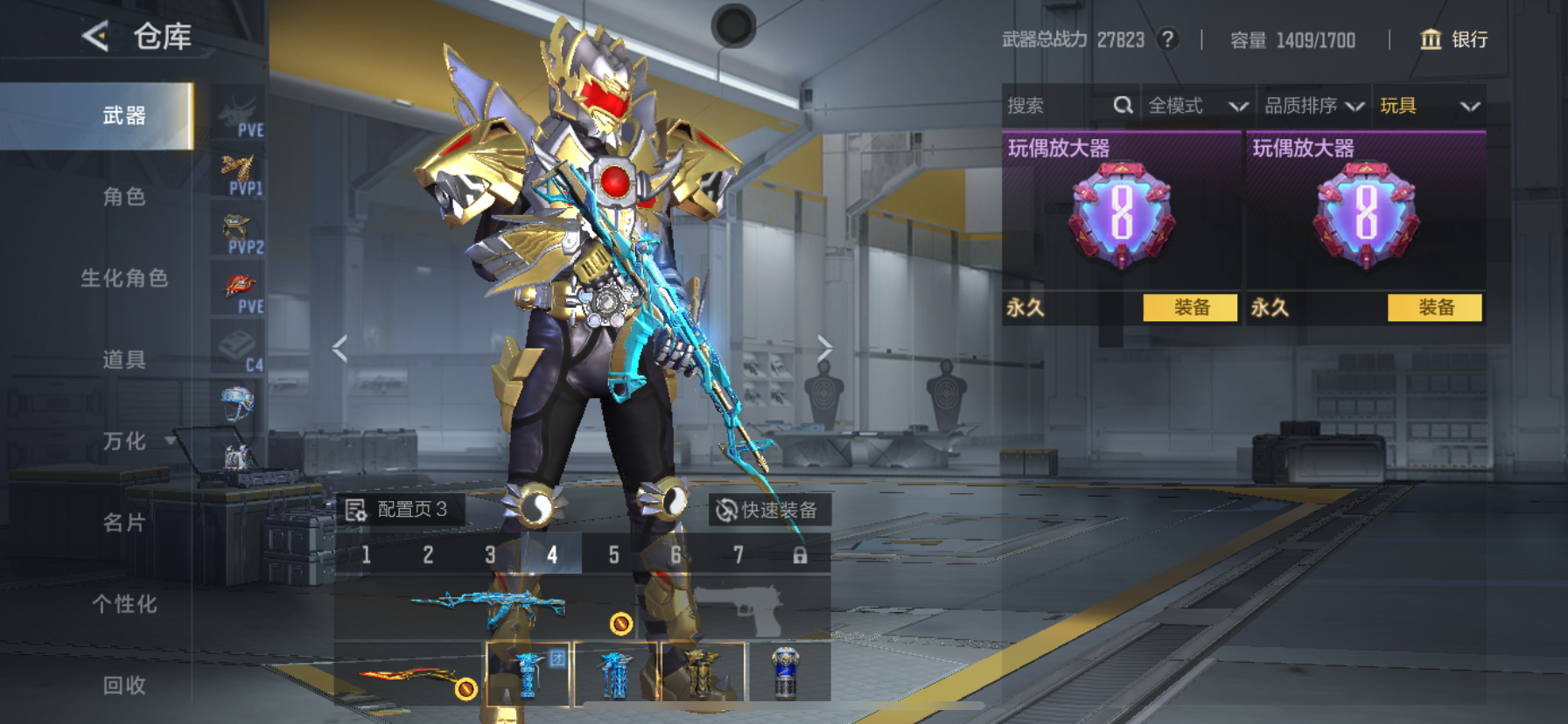Image resolution: width=1568 pixels, height=724 pixels.
Task: Open the 道具 items category
Action: coord(123,359)
